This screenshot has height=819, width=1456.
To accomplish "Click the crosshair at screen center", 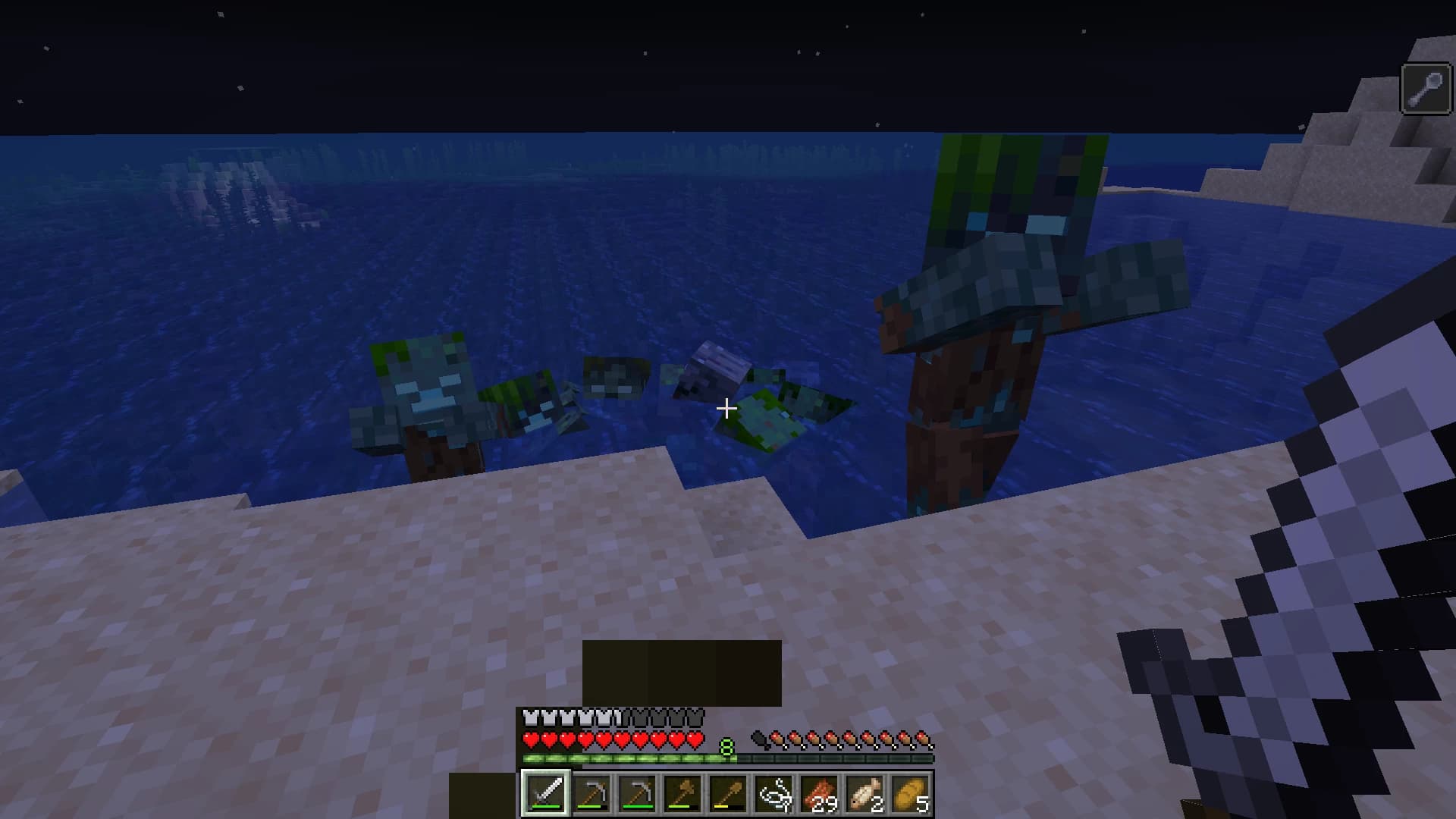I will (x=726, y=408).
